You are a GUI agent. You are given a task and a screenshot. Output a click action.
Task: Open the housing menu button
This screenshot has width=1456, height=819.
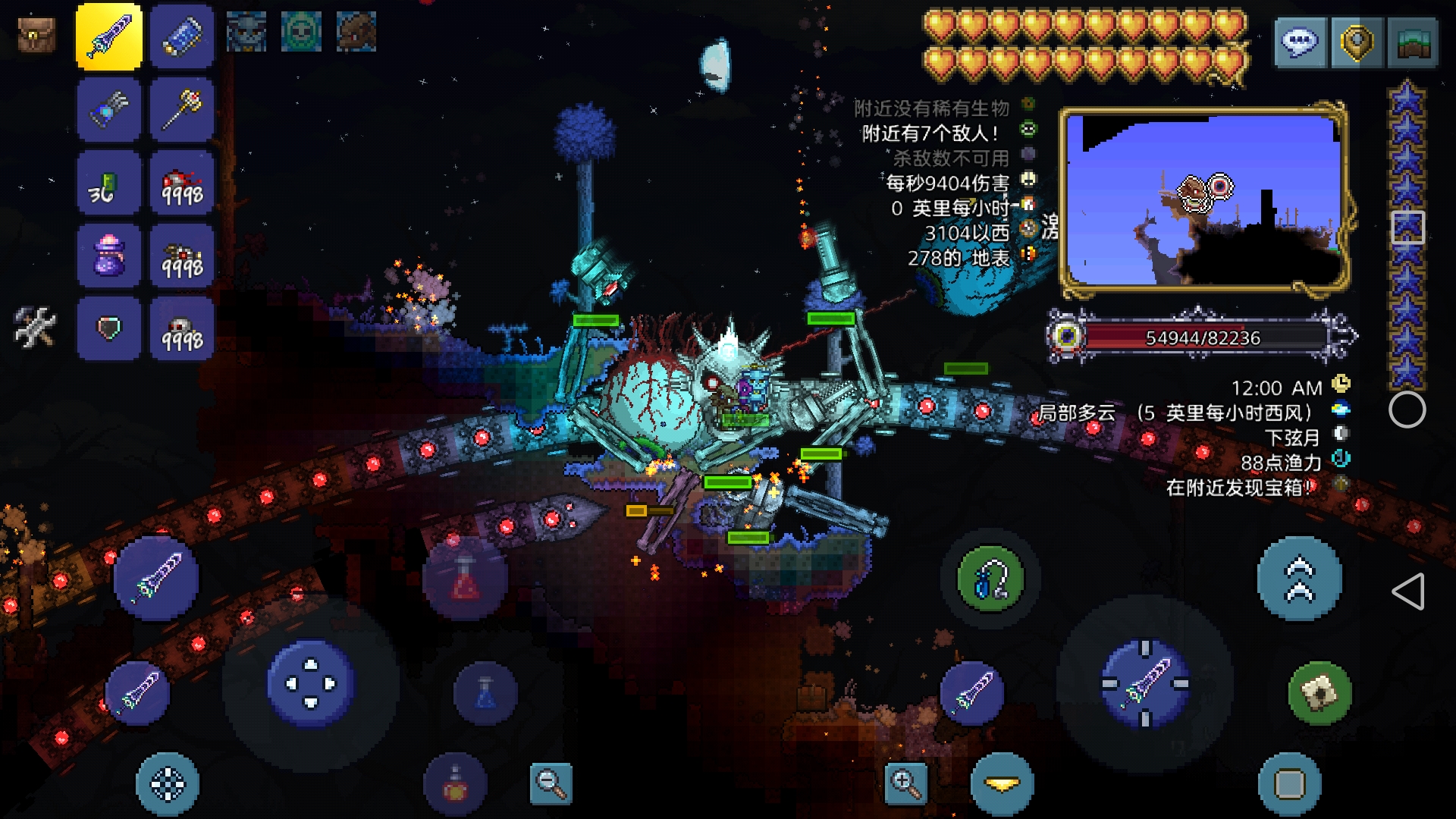click(x=1412, y=42)
